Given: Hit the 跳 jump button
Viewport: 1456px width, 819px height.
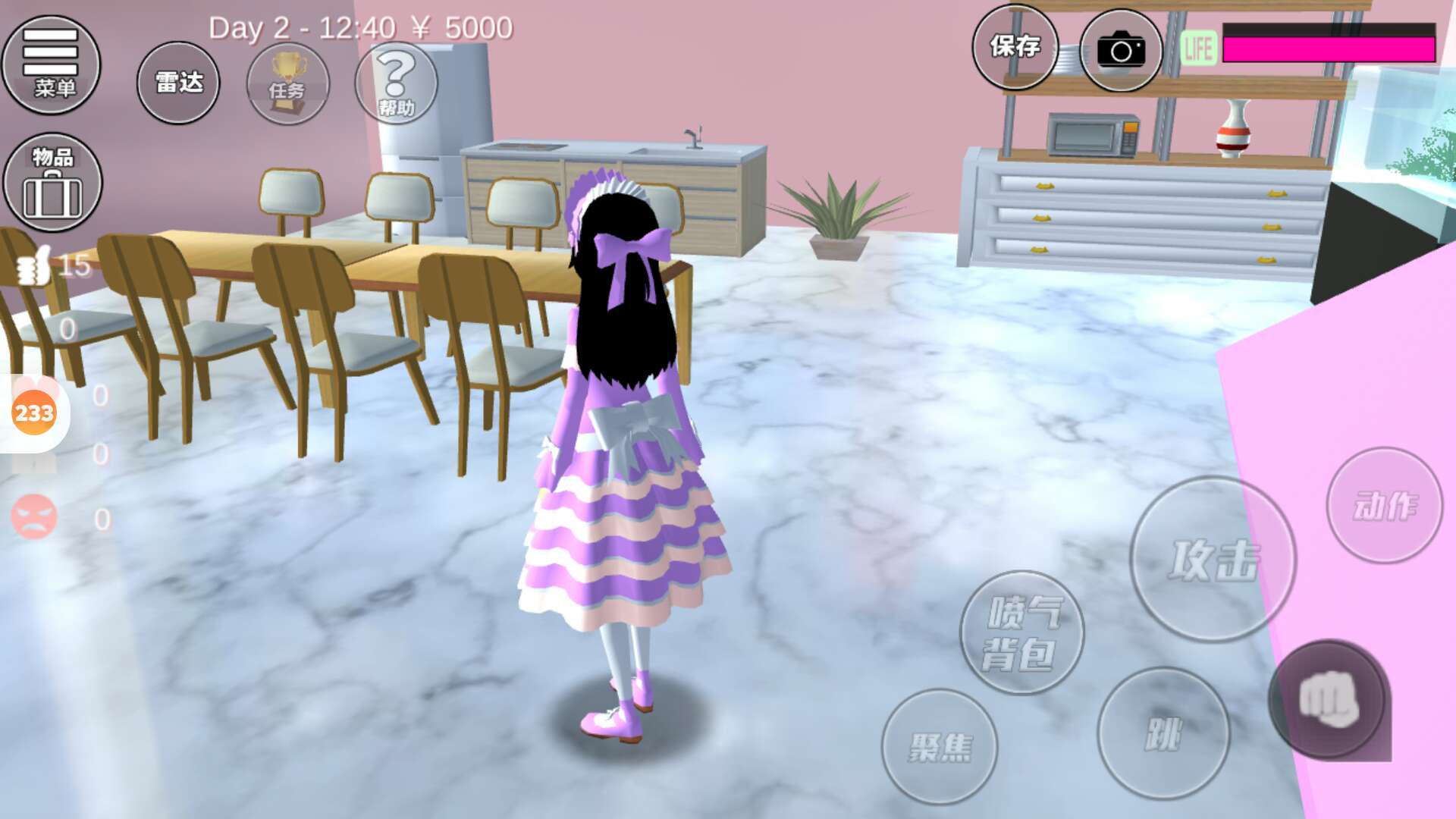Looking at the screenshot, I should 1163,733.
